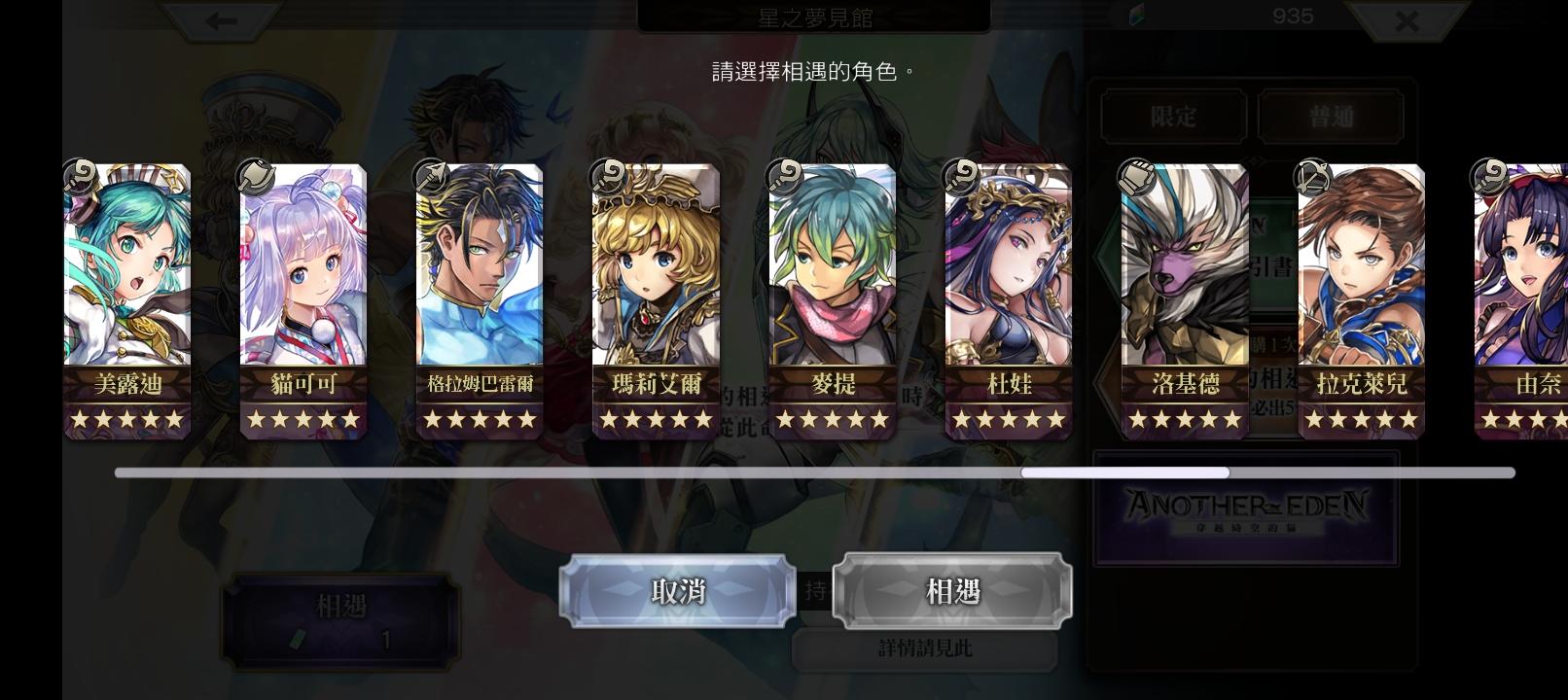Toggle the weapon icon on 杜娃's card

pyautogui.click(x=961, y=177)
